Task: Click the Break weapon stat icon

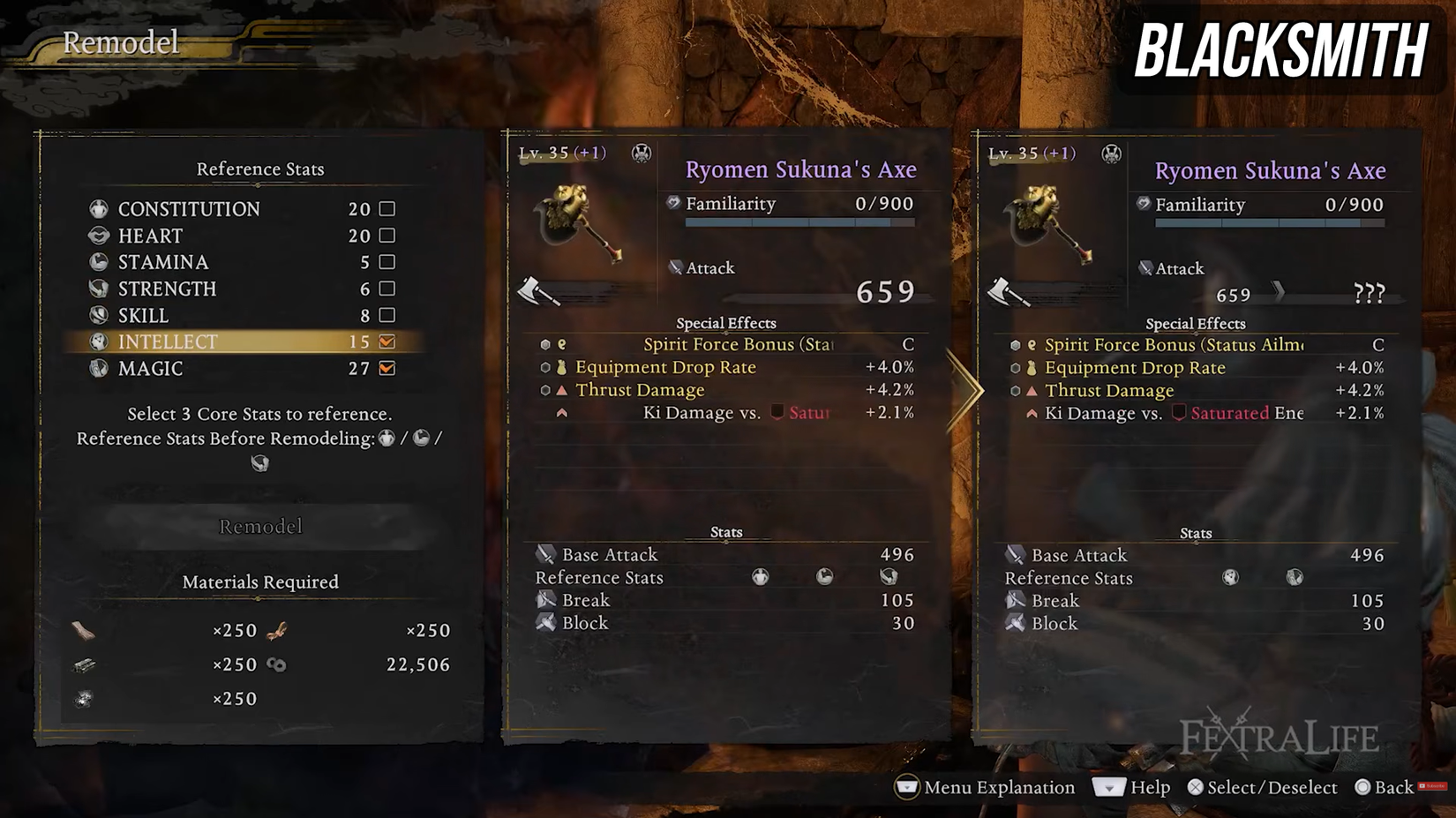Action: [547, 599]
